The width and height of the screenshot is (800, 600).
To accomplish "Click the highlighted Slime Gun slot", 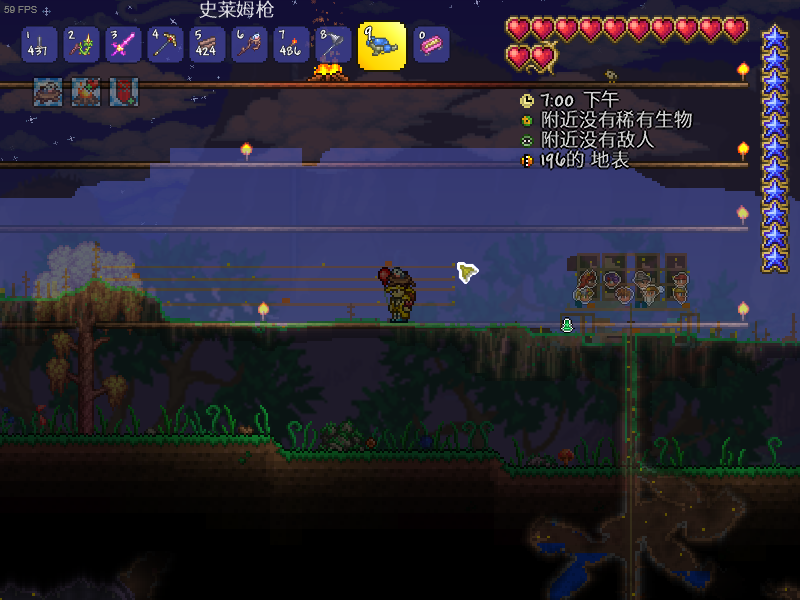I will tap(382, 45).
